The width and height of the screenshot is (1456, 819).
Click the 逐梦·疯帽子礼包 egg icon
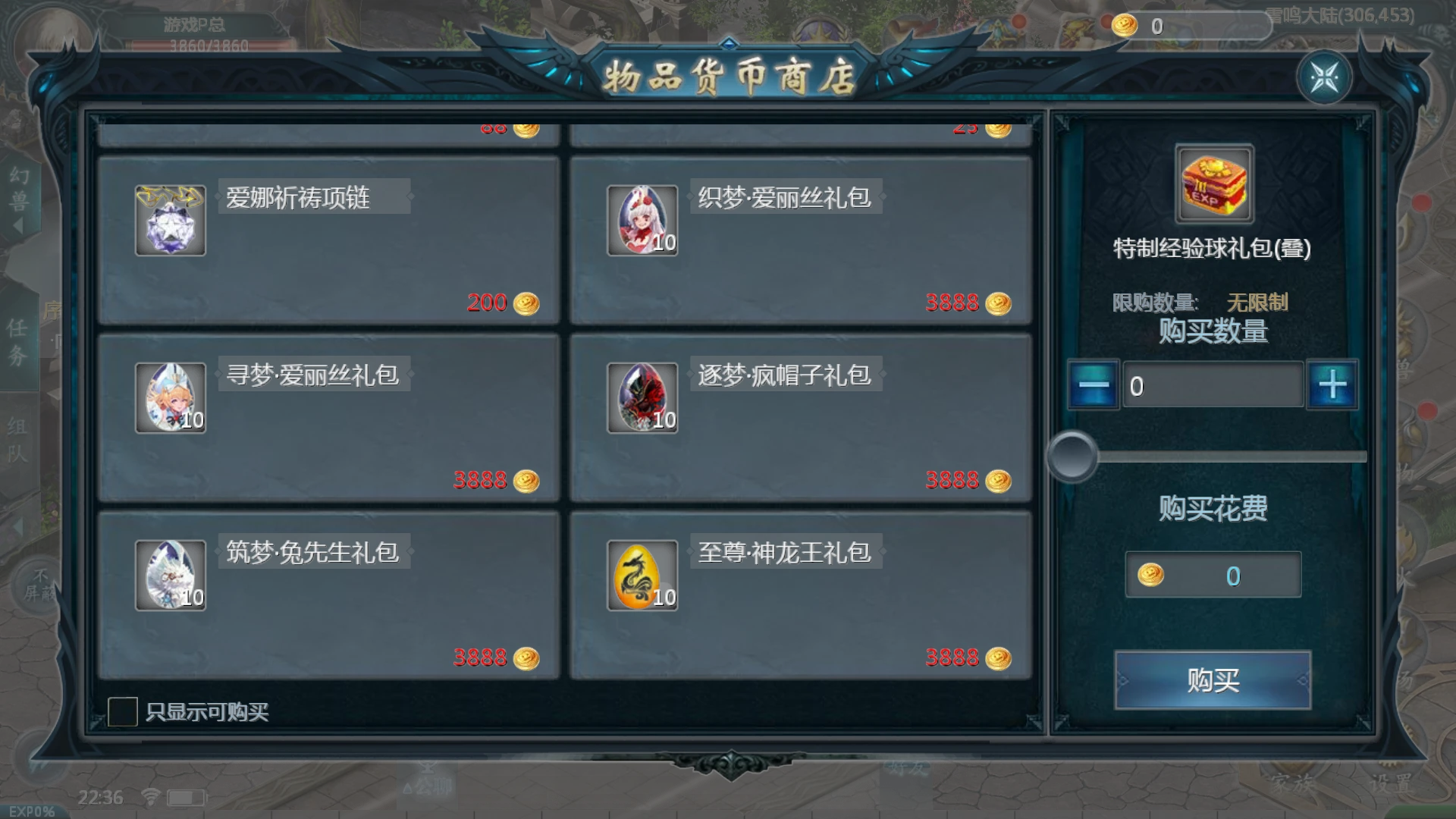coord(642,397)
